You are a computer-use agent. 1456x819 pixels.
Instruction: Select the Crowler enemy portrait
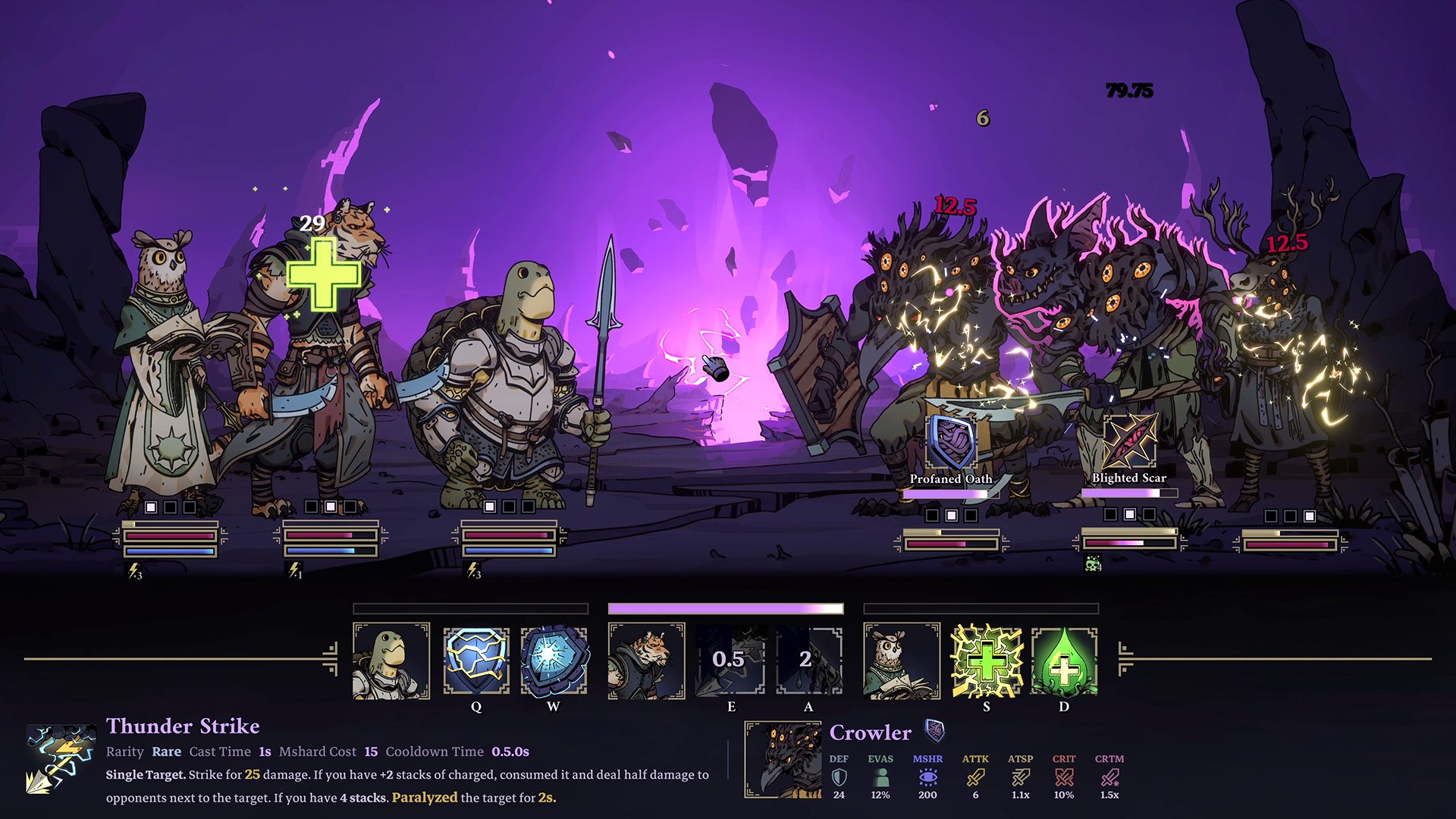(783, 759)
